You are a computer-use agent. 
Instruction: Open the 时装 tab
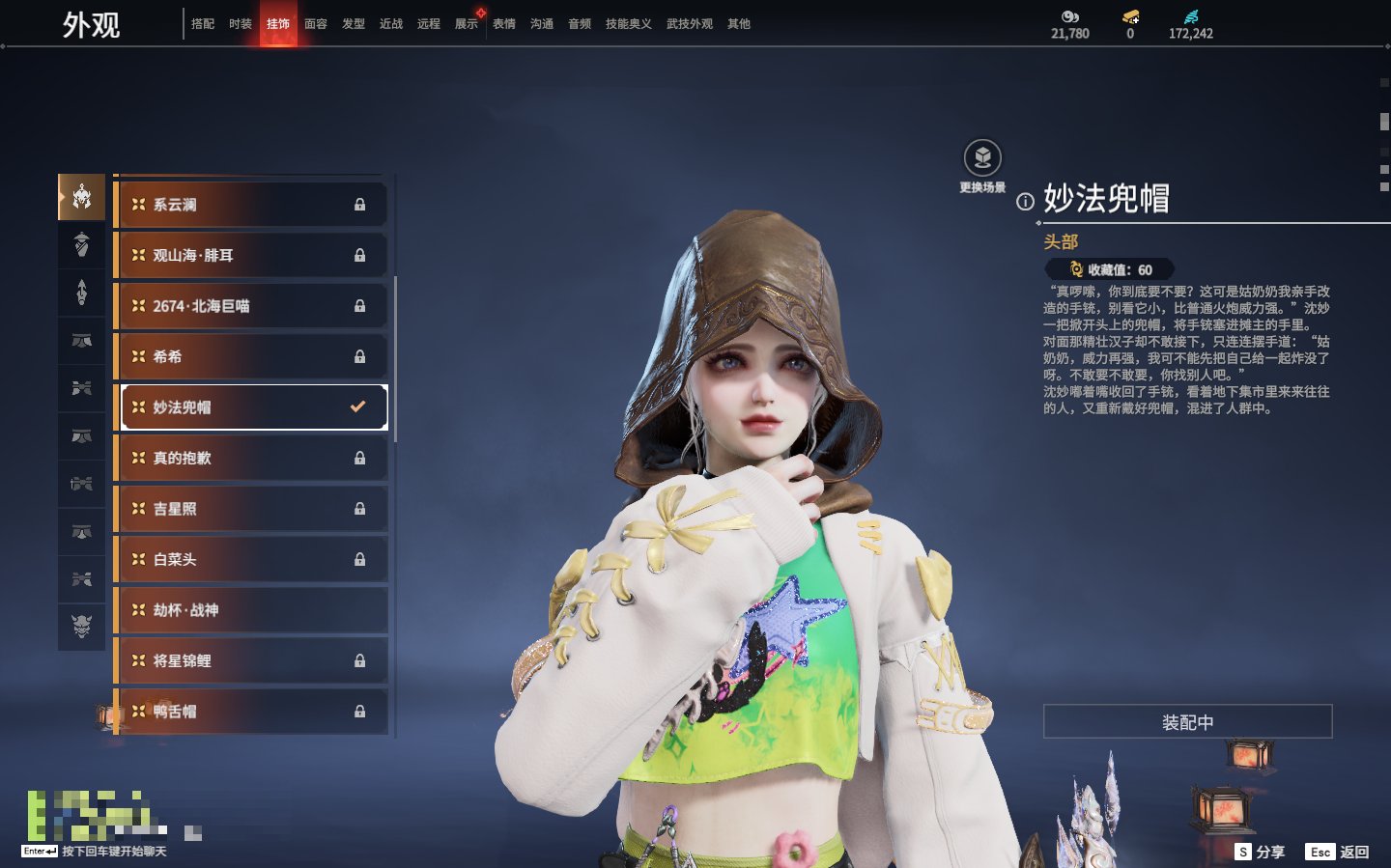[241, 24]
